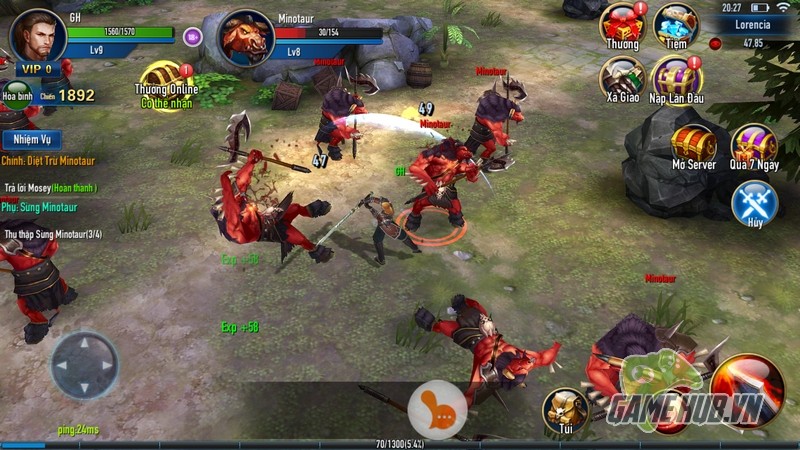Image resolution: width=800 pixels, height=450 pixels.
Task: Select the Sừng Minotaur side quest
Action: click(40, 207)
